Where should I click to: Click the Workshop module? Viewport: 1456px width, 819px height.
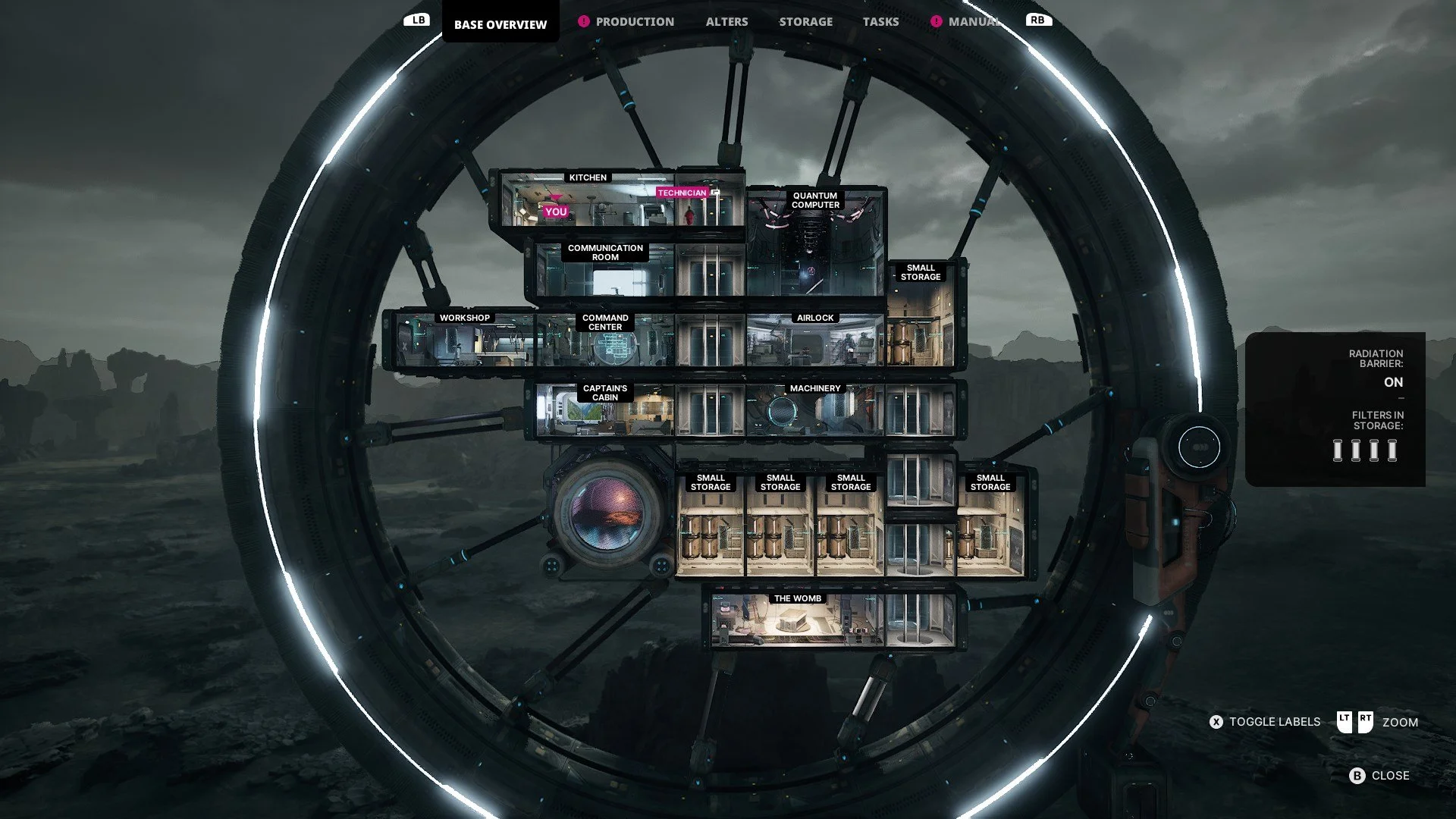[464, 341]
